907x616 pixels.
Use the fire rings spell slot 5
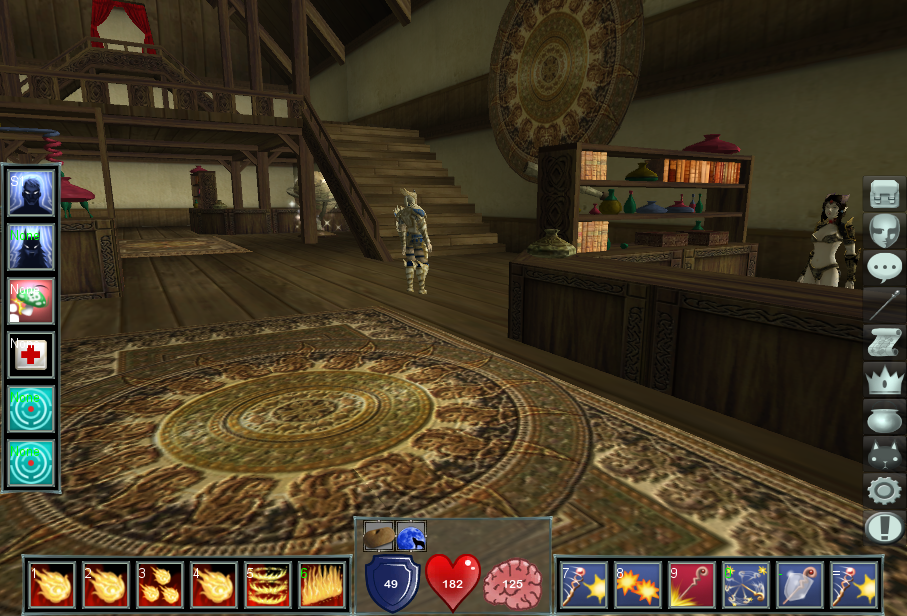267,585
